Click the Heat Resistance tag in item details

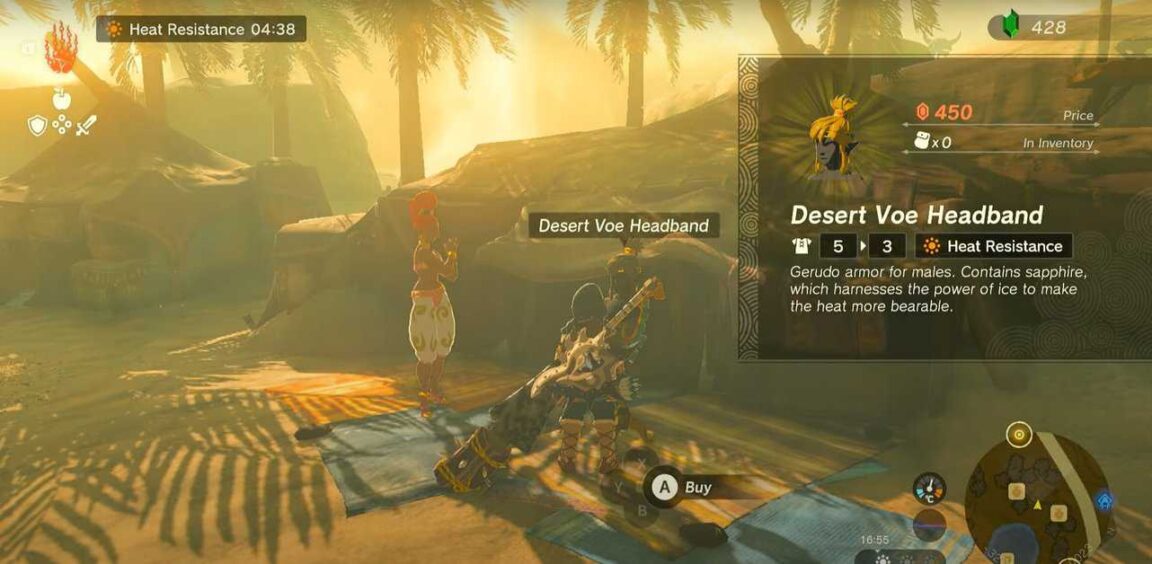coord(992,246)
